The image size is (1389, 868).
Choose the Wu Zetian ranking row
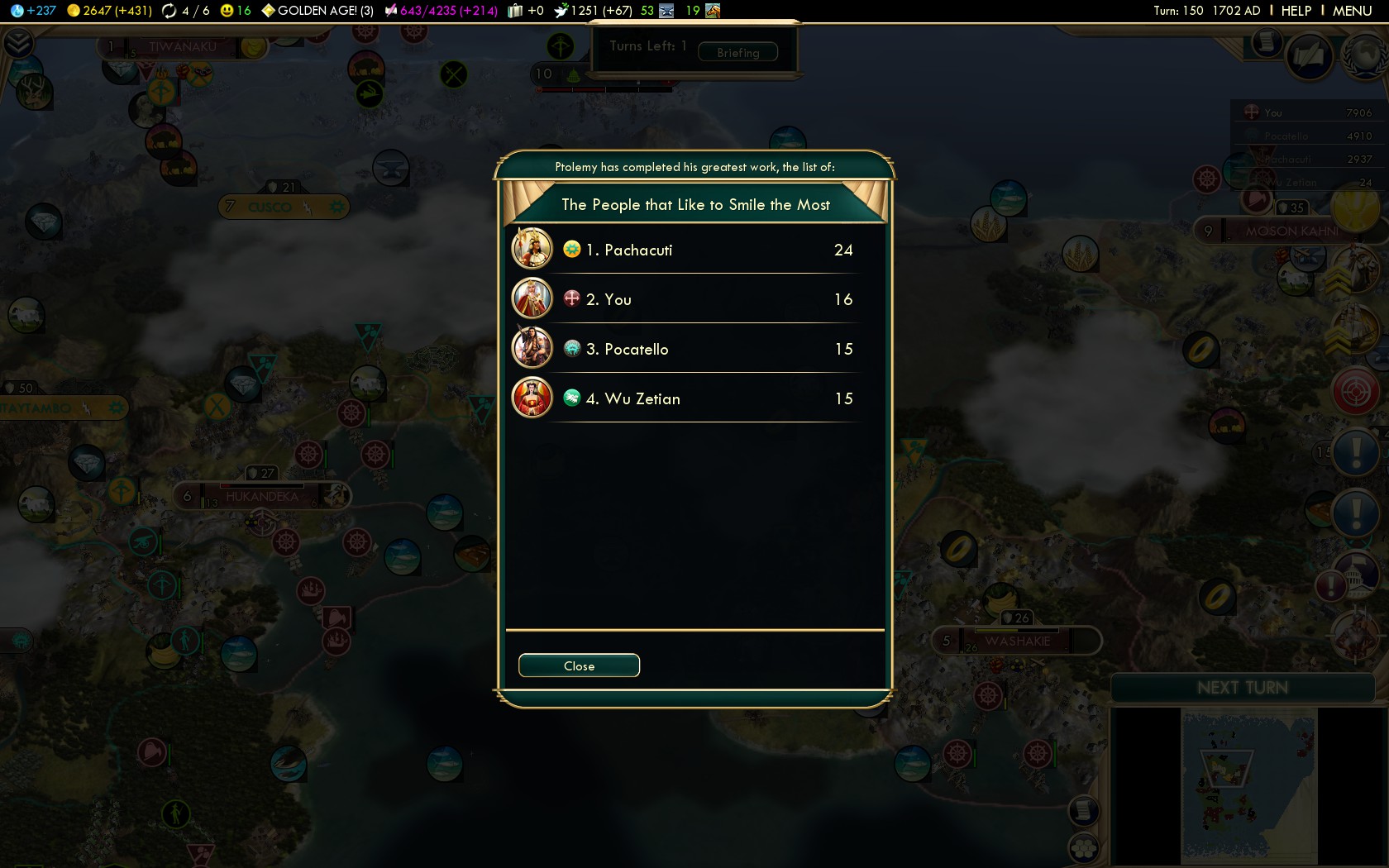pyautogui.click(x=694, y=398)
